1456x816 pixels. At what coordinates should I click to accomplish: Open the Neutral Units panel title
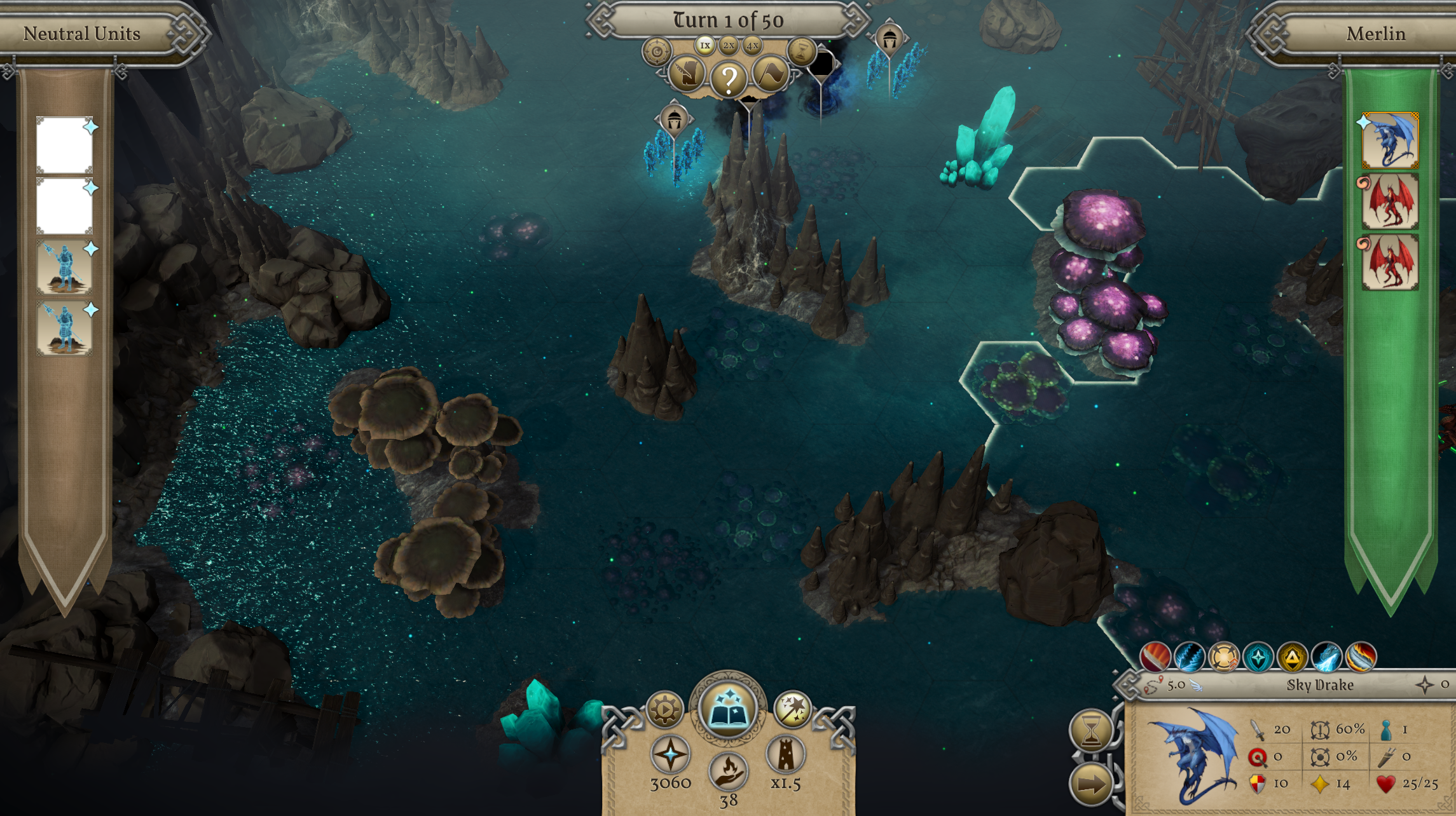pos(83,34)
